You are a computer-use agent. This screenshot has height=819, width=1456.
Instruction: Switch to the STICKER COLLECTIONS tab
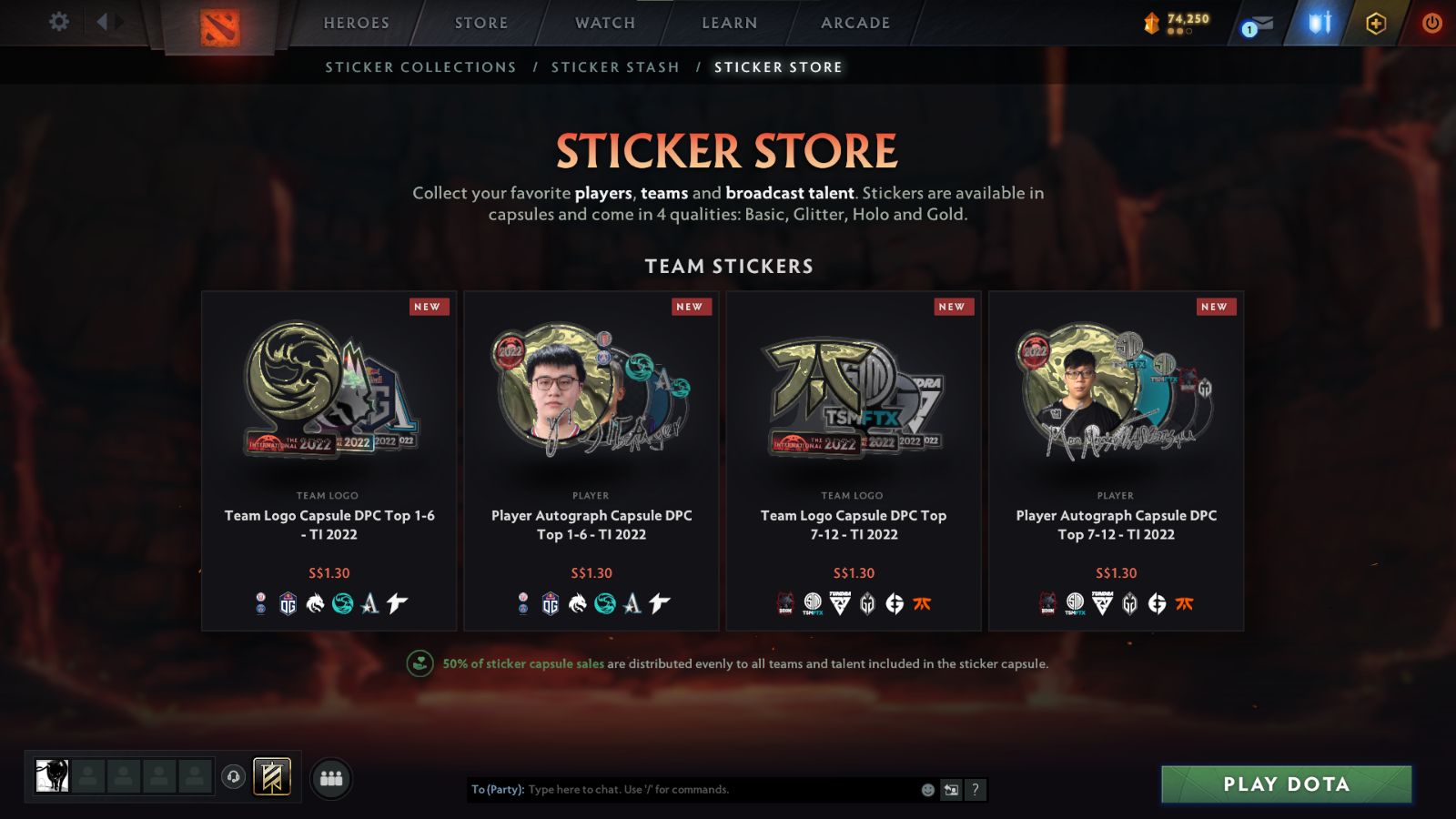[420, 66]
